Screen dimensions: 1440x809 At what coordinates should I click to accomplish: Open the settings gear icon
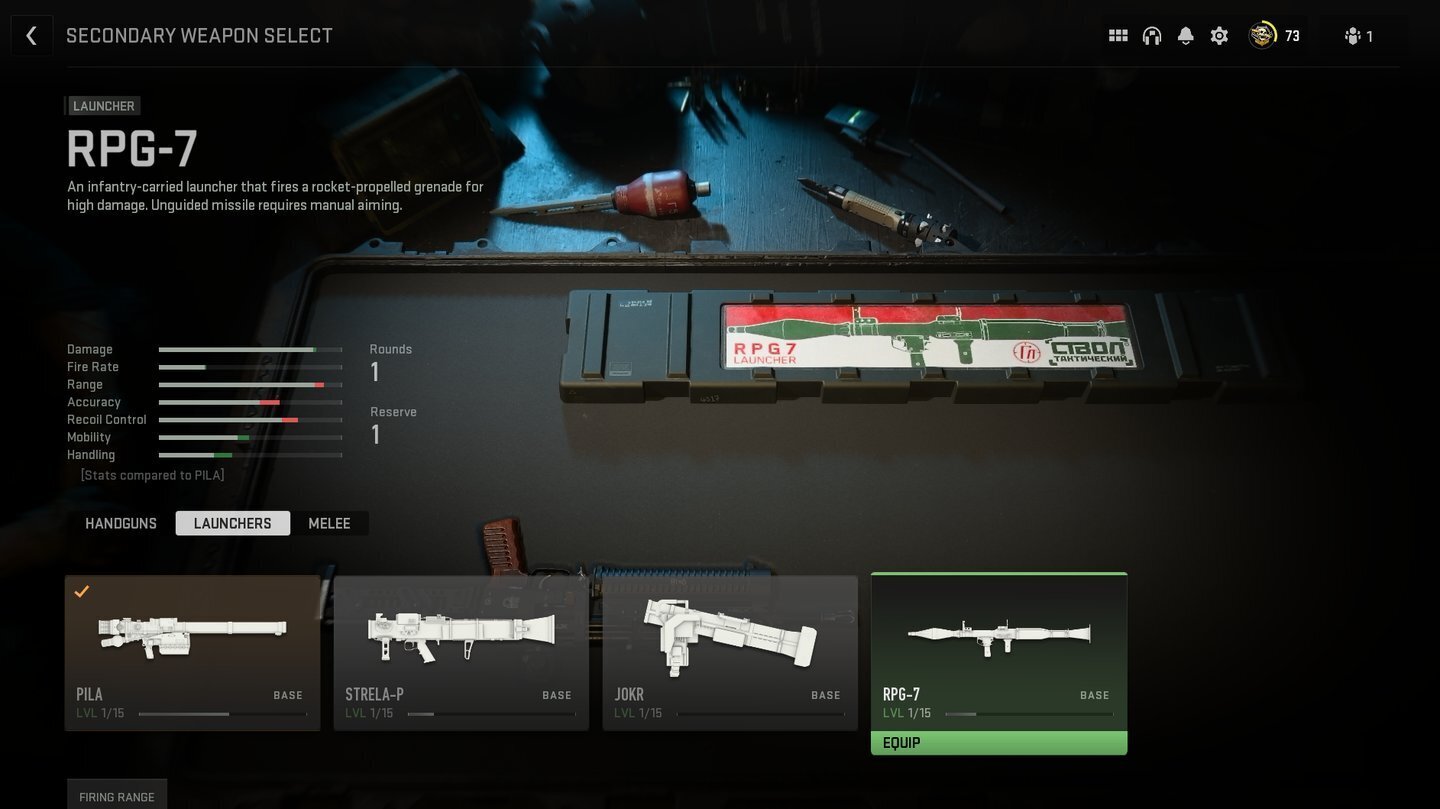[1219, 35]
